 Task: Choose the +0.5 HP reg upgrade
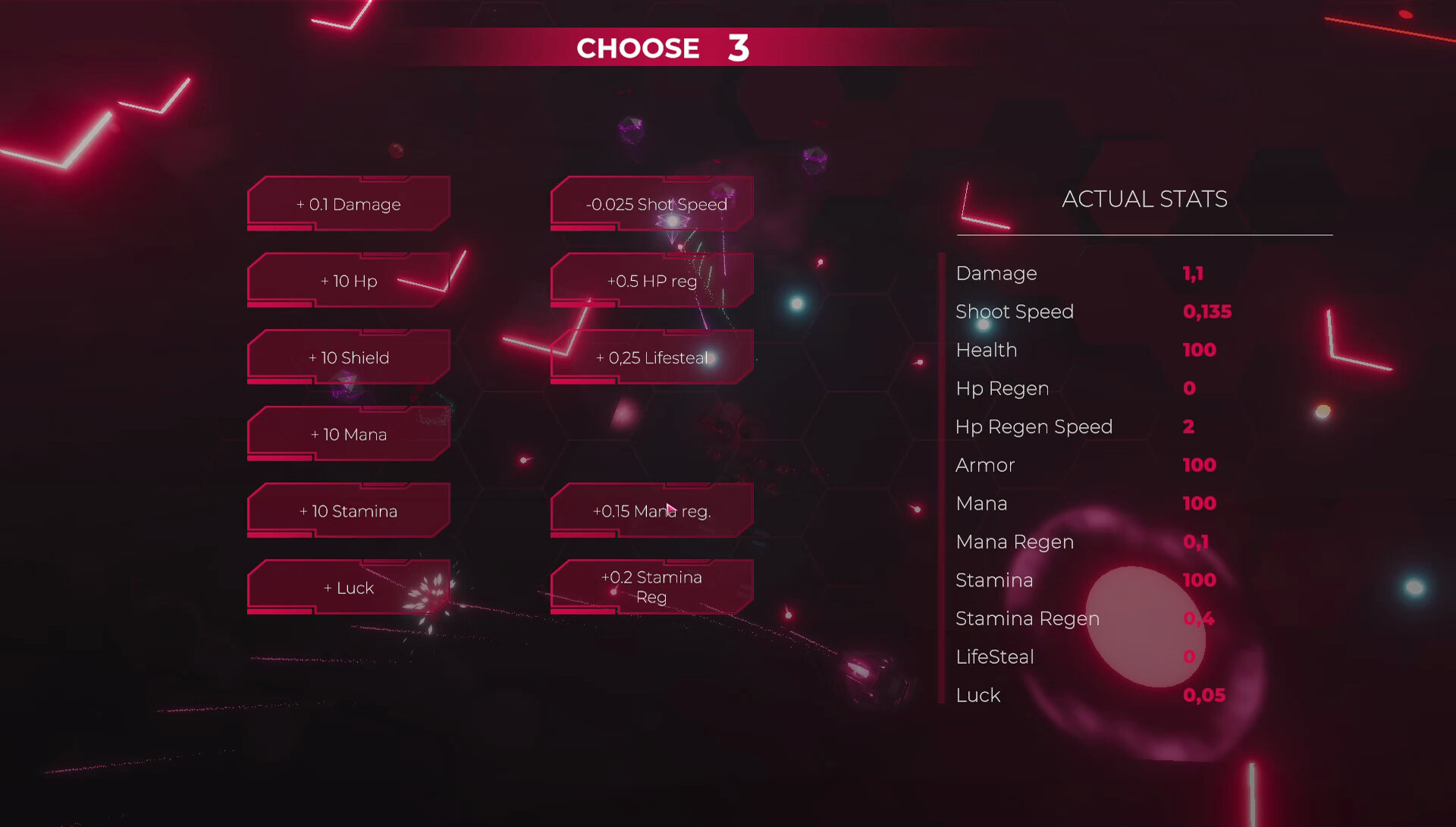click(x=651, y=280)
